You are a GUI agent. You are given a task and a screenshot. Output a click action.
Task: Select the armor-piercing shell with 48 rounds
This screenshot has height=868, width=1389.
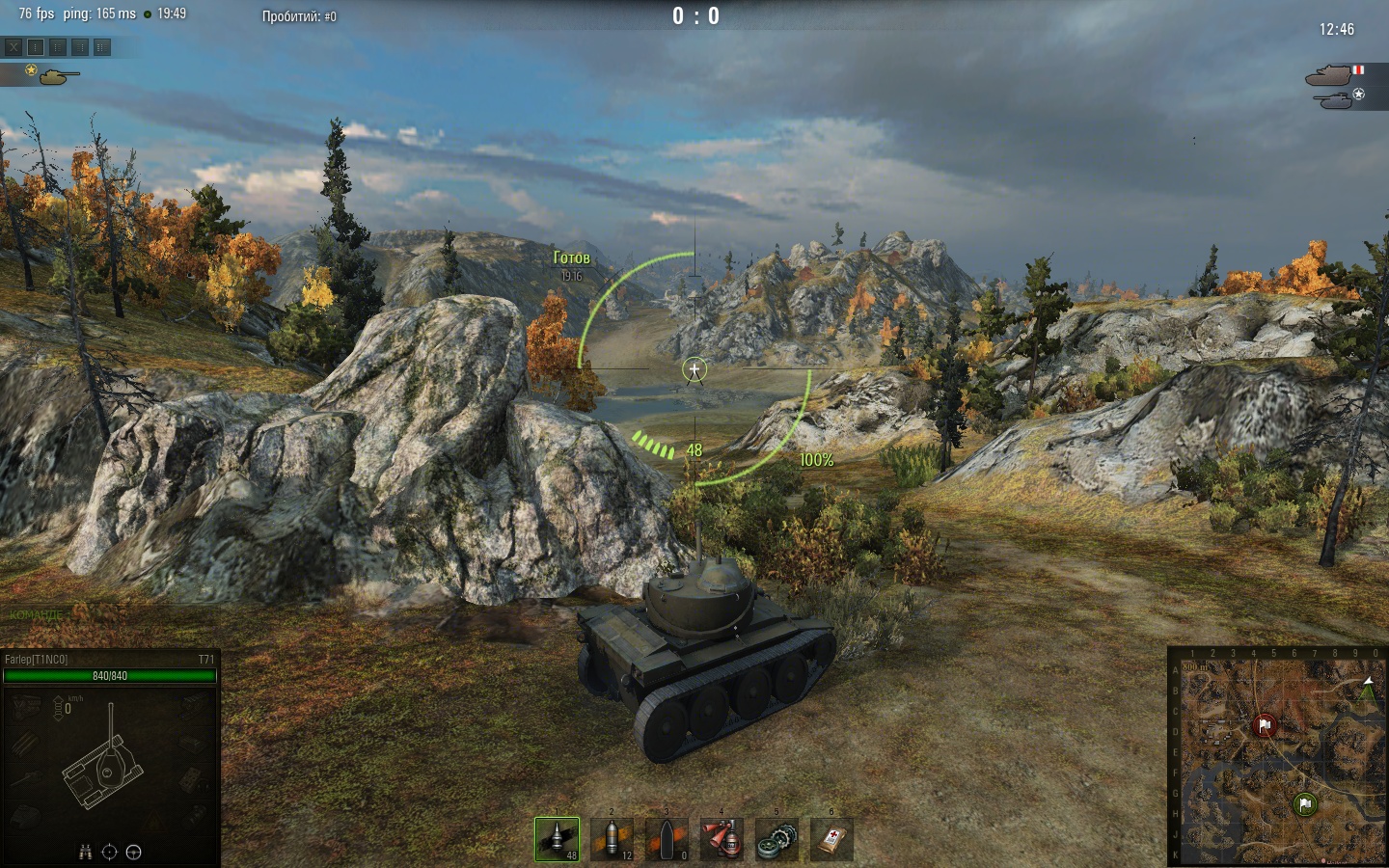tap(557, 839)
